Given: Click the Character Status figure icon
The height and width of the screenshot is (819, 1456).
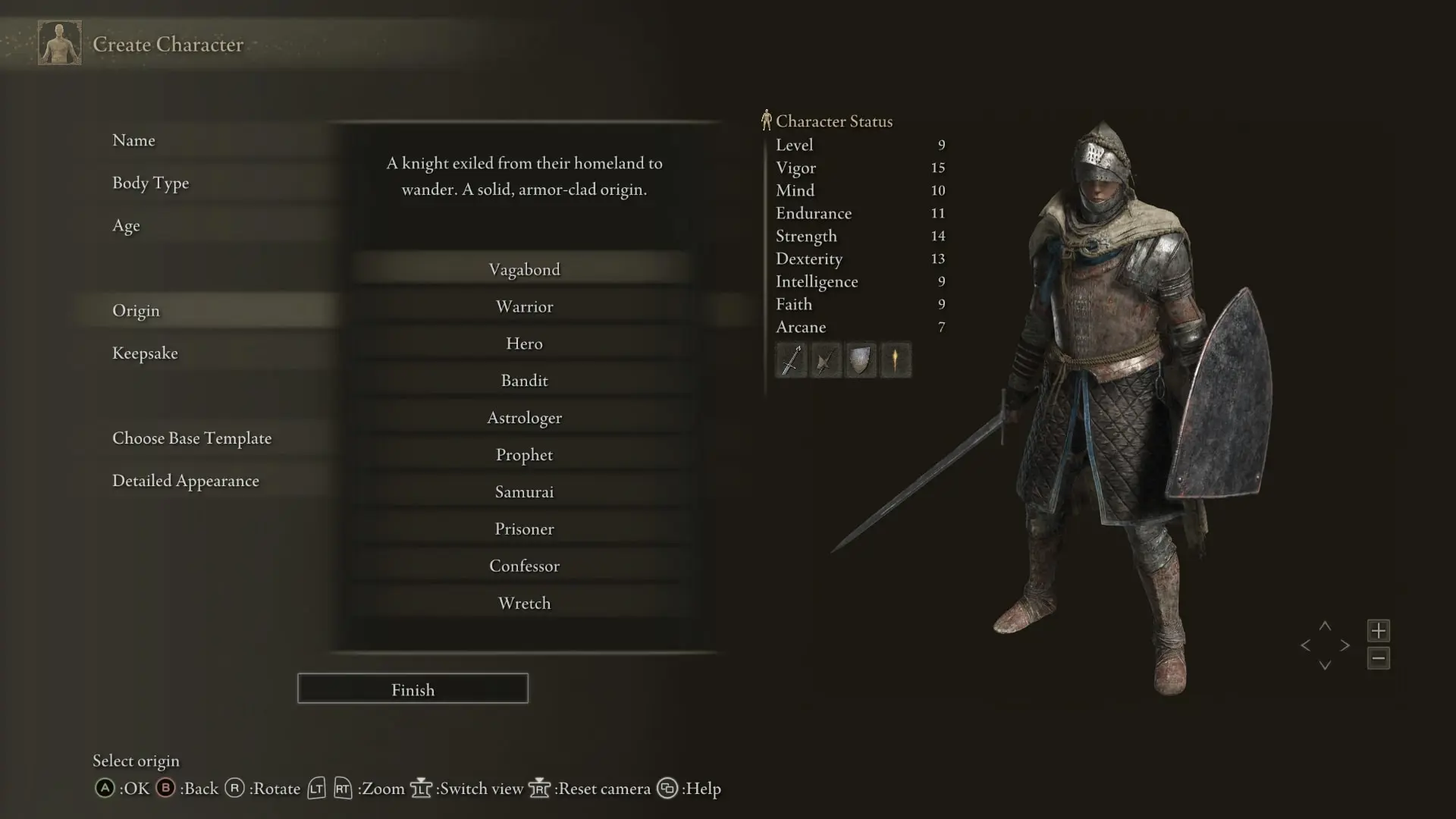Looking at the screenshot, I should pyautogui.click(x=767, y=119).
